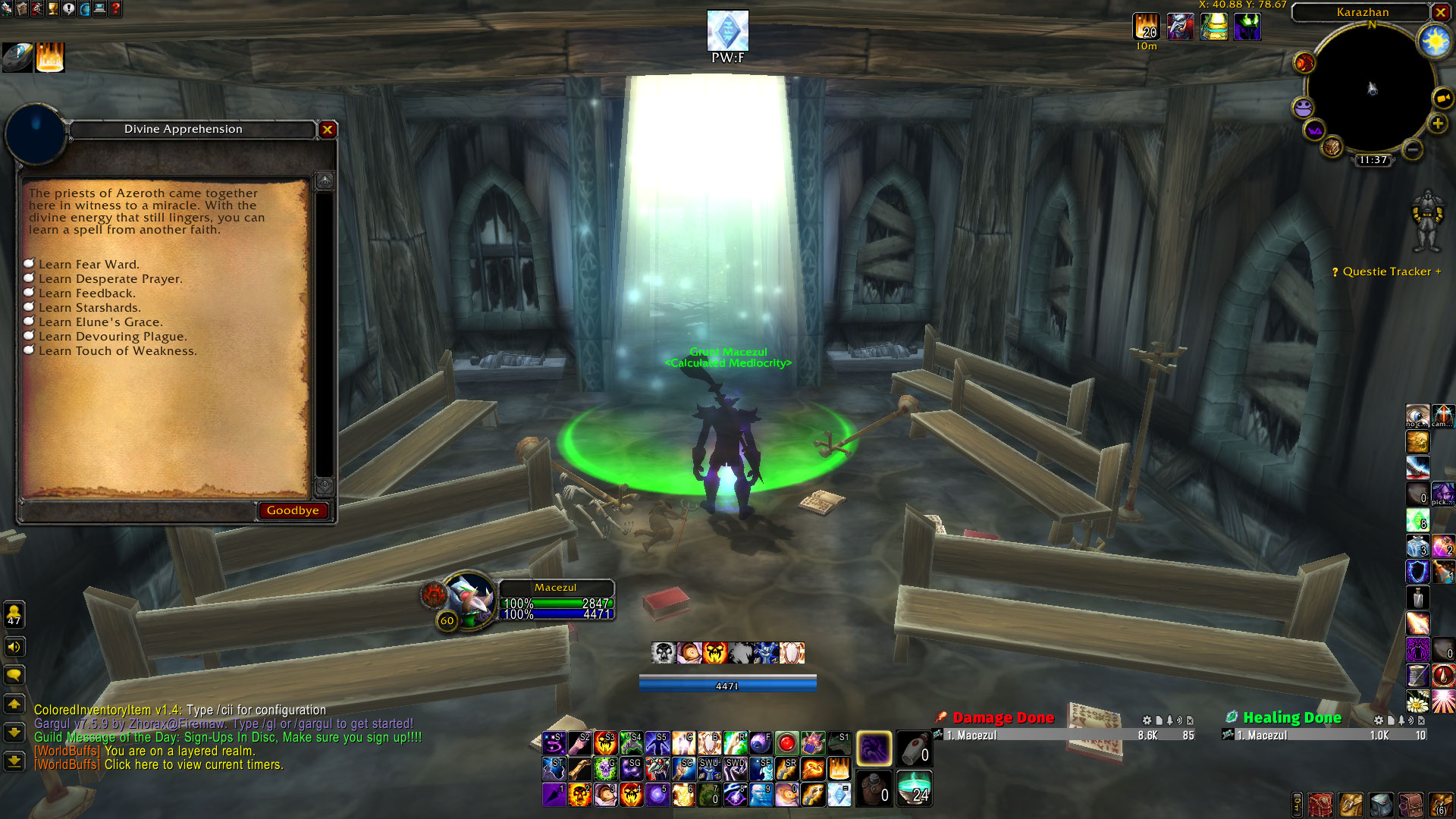Zoom out the minimap
Image resolution: width=1456 pixels, height=819 pixels.
point(1412,149)
